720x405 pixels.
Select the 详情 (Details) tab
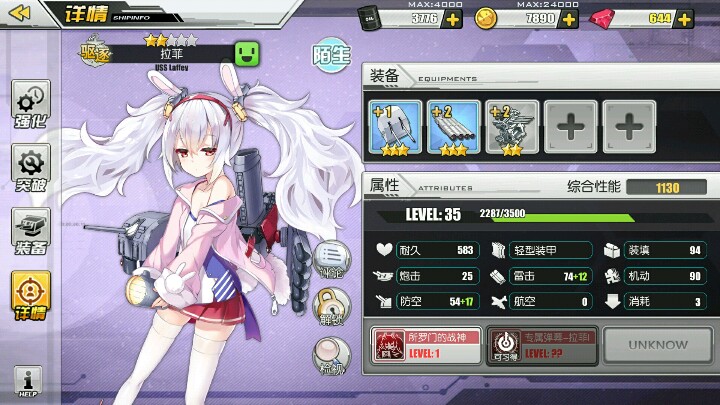[x=31, y=297]
